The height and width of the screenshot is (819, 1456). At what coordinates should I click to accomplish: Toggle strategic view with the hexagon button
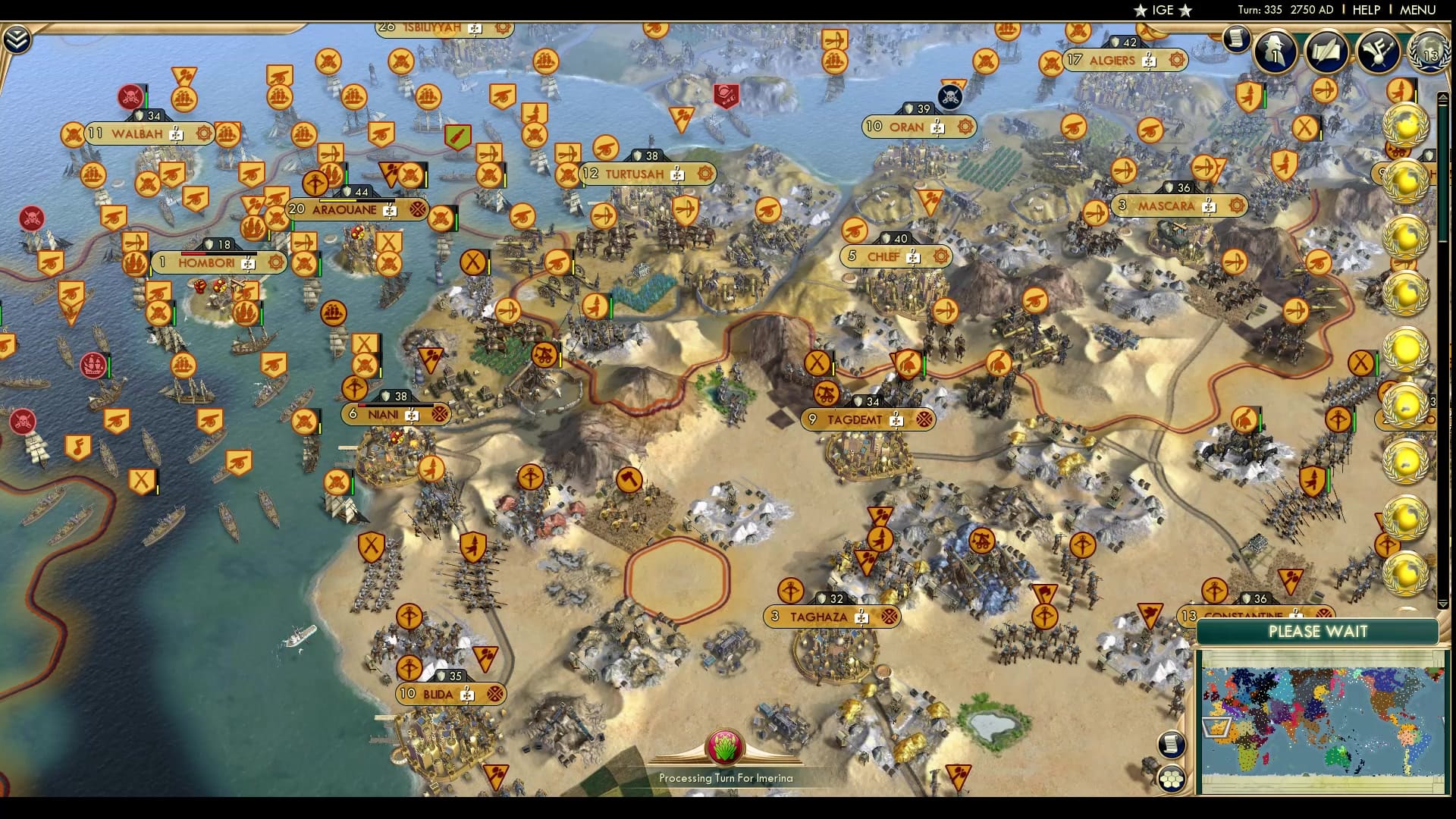pos(1172,777)
